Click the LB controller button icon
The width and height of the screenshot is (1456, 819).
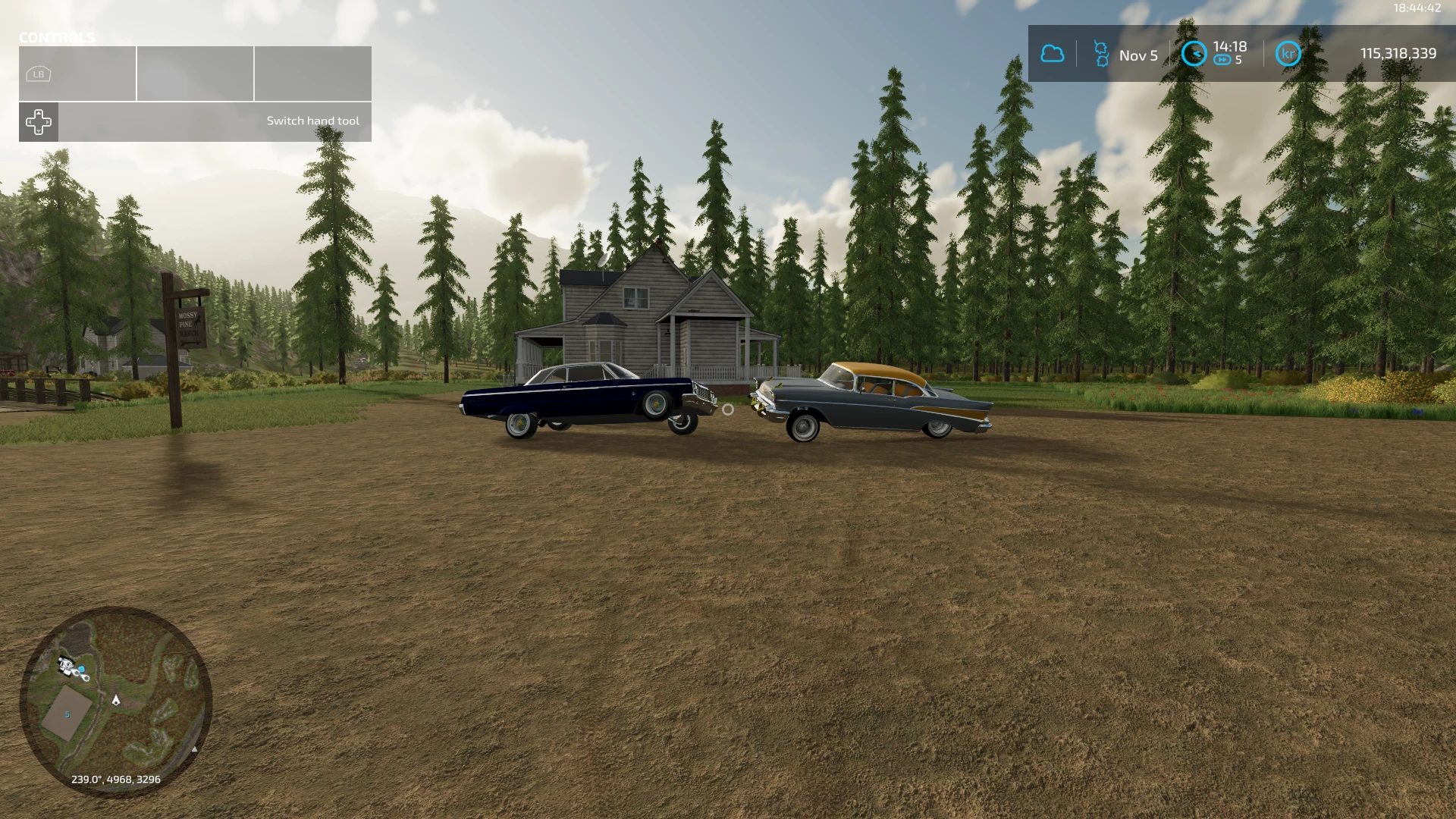37,74
